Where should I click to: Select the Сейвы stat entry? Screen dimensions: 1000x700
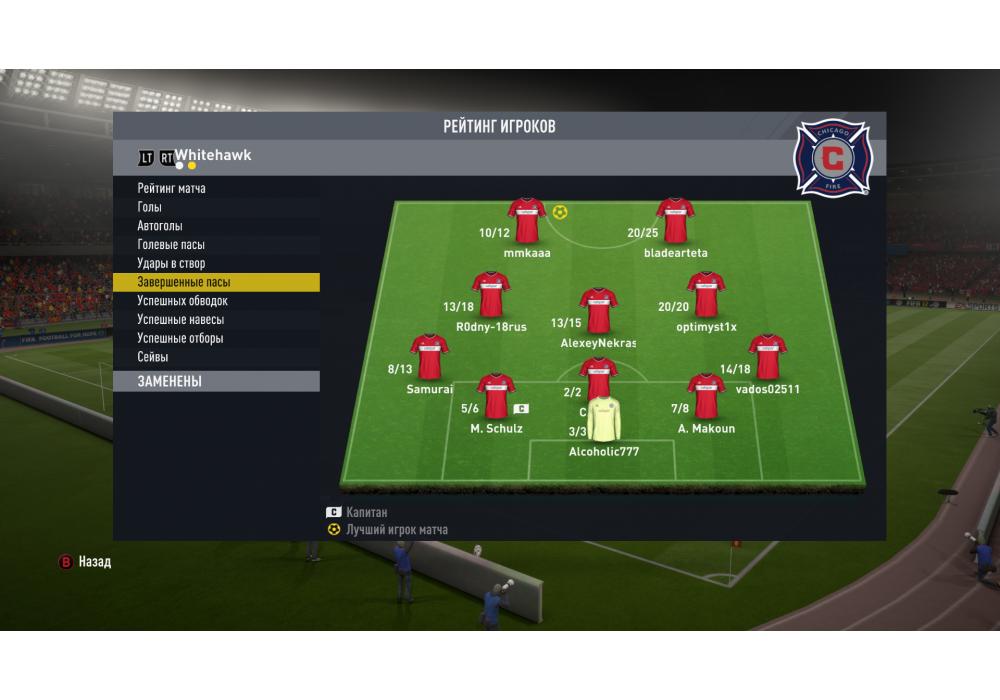coord(153,357)
